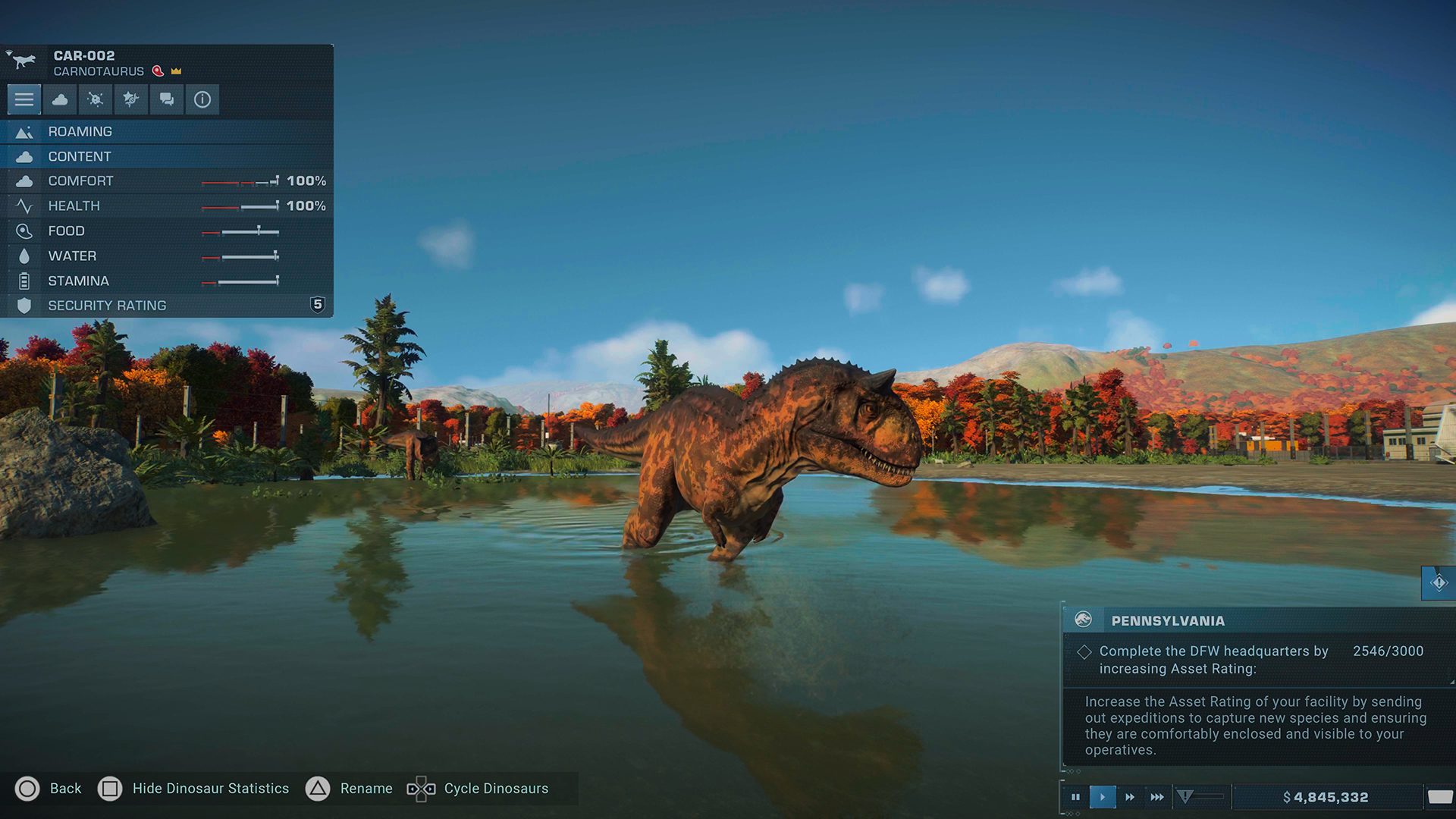Click the carnivore meat icon beside Carnotaurus

tap(157, 71)
